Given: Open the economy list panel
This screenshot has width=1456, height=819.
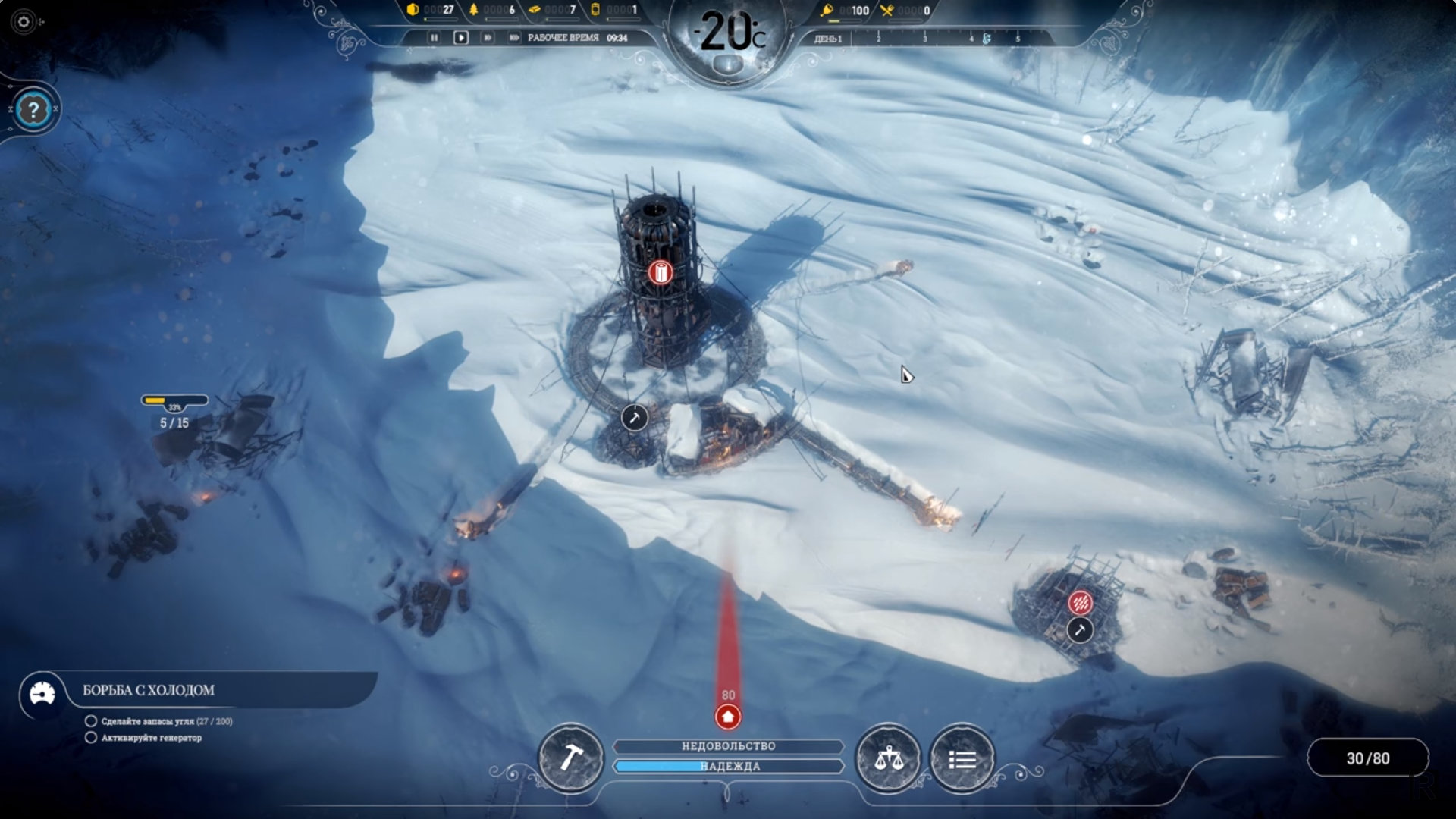Looking at the screenshot, I should click(x=962, y=758).
